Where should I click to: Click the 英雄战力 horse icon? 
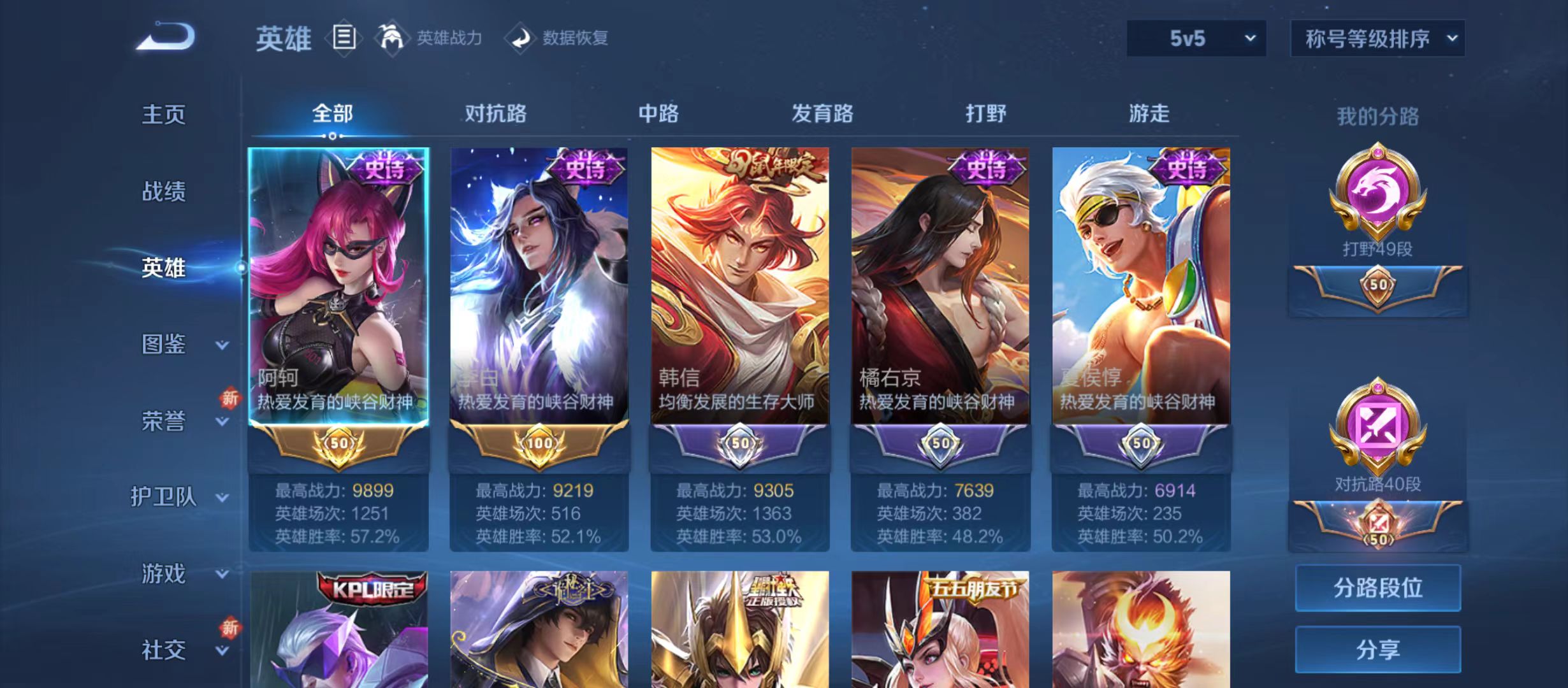click(x=392, y=37)
